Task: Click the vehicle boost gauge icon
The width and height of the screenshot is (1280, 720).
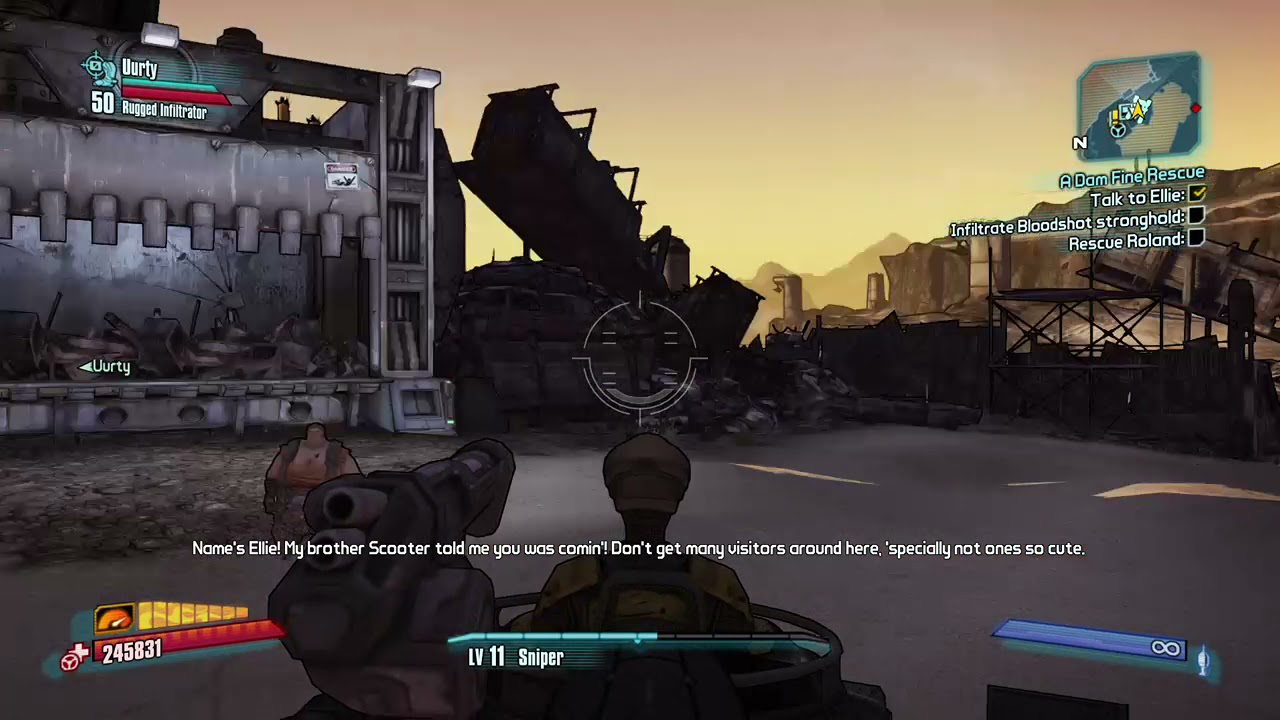Action: (114, 618)
